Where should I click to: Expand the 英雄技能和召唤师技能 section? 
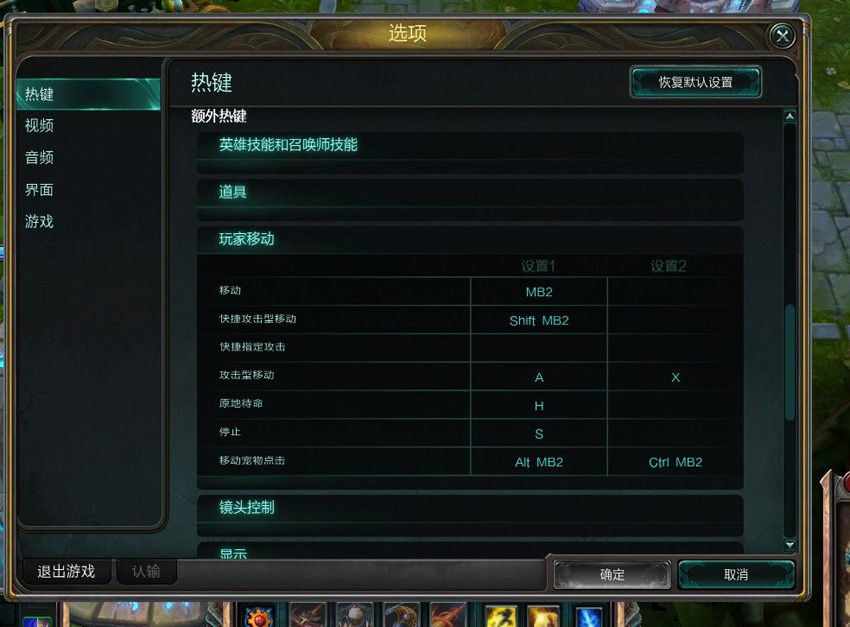point(288,145)
